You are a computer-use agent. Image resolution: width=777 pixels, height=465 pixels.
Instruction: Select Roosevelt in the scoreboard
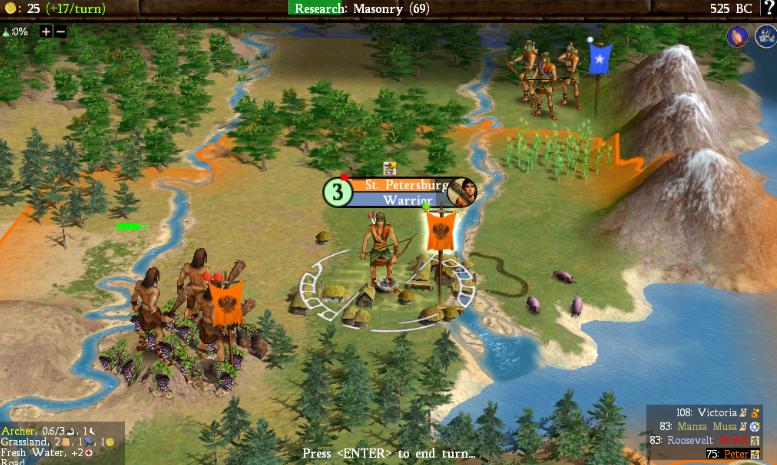pos(692,440)
